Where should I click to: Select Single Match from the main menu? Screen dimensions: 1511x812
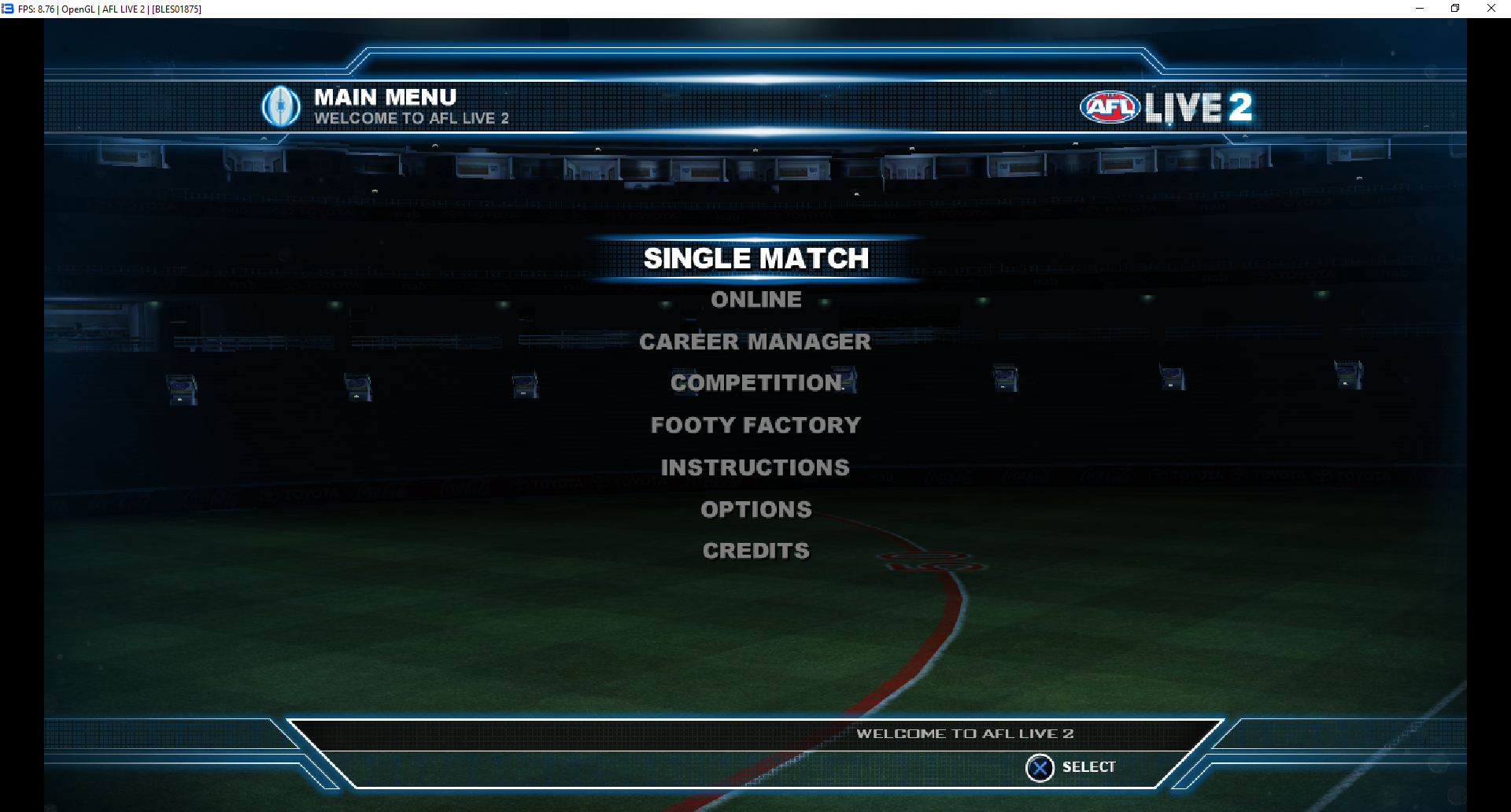click(x=755, y=258)
